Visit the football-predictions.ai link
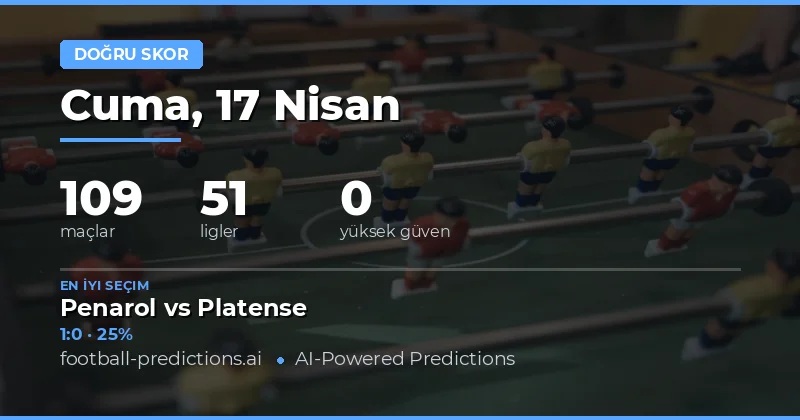This screenshot has width=800, height=420. [160, 358]
